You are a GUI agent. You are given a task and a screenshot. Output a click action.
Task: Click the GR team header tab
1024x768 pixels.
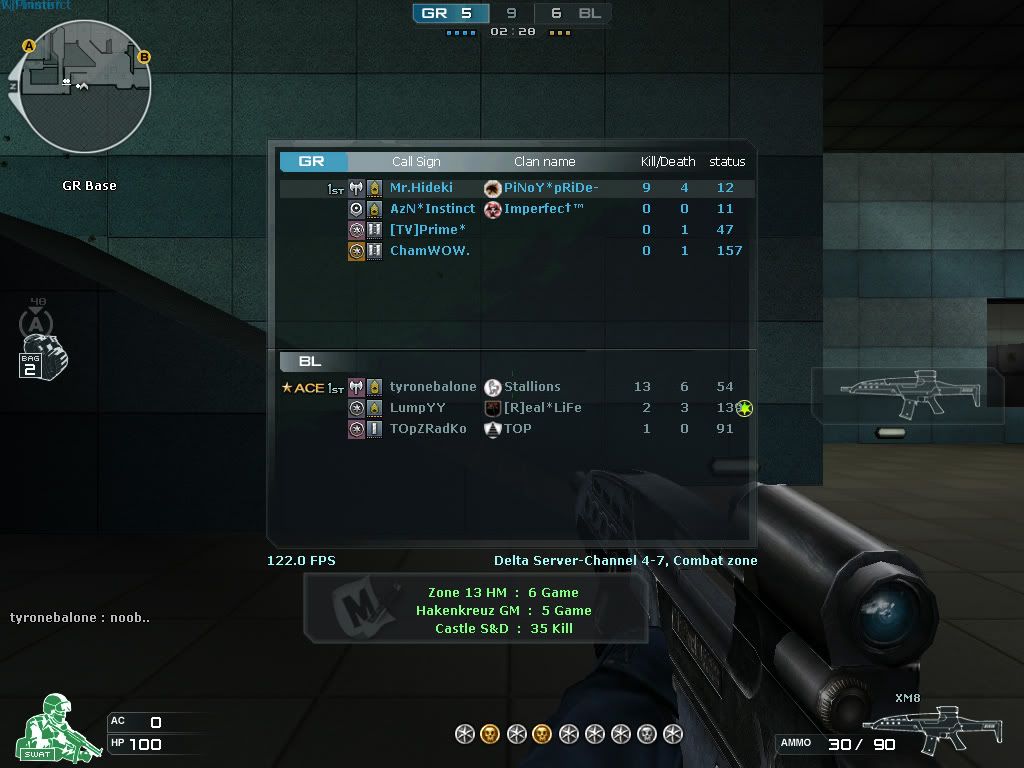[x=313, y=161]
